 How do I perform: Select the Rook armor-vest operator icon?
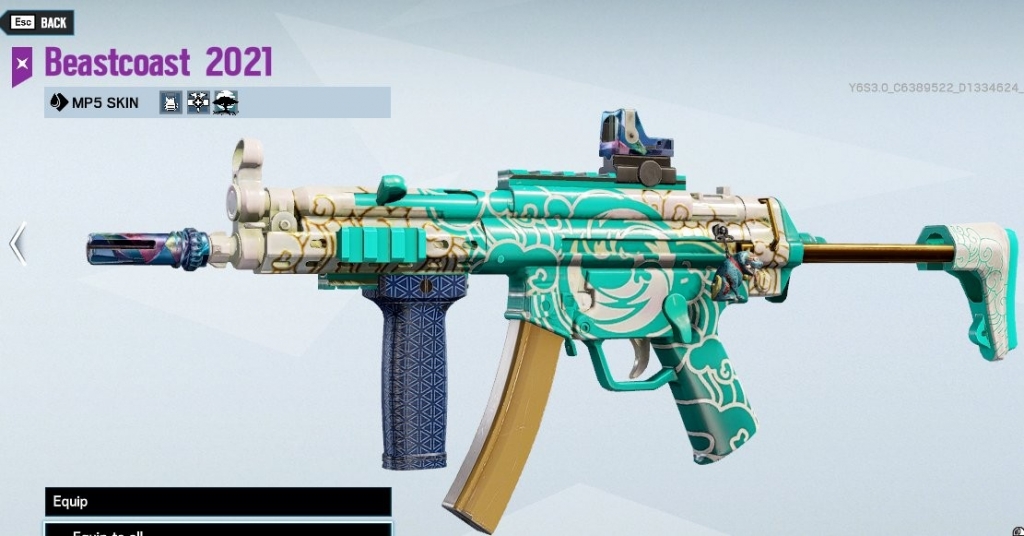[x=171, y=102]
